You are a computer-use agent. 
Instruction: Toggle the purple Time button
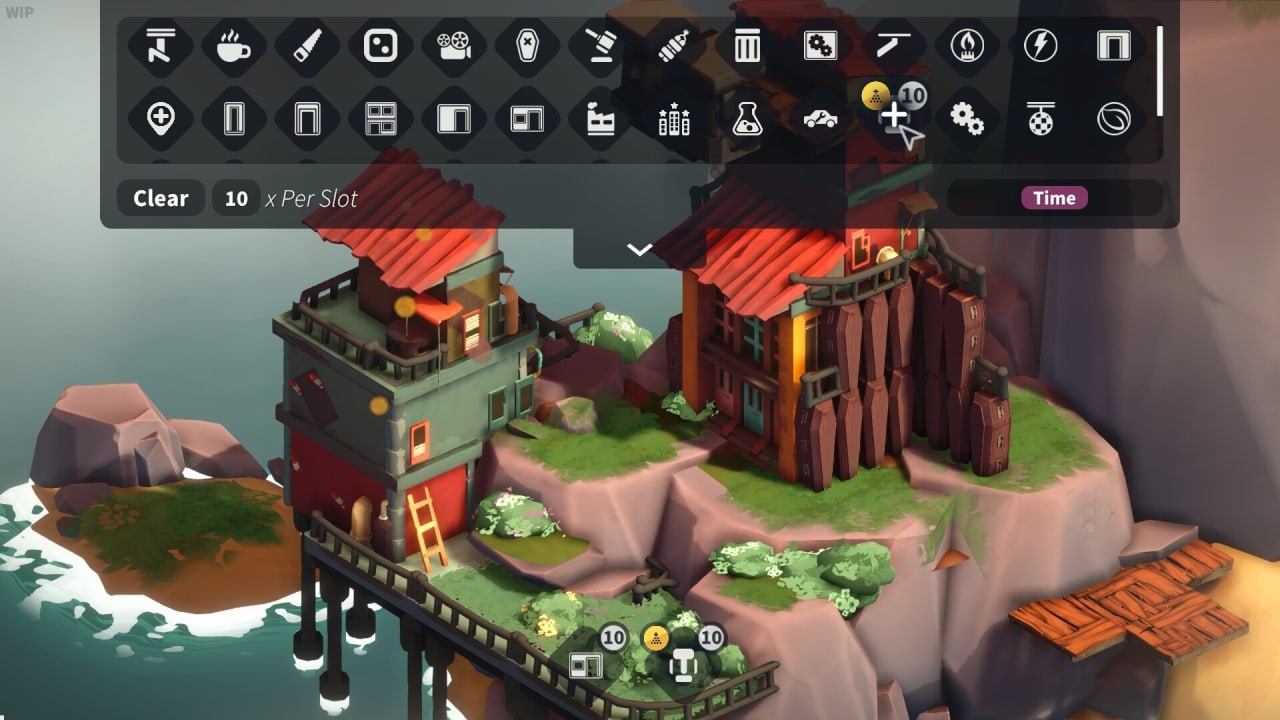point(1054,198)
